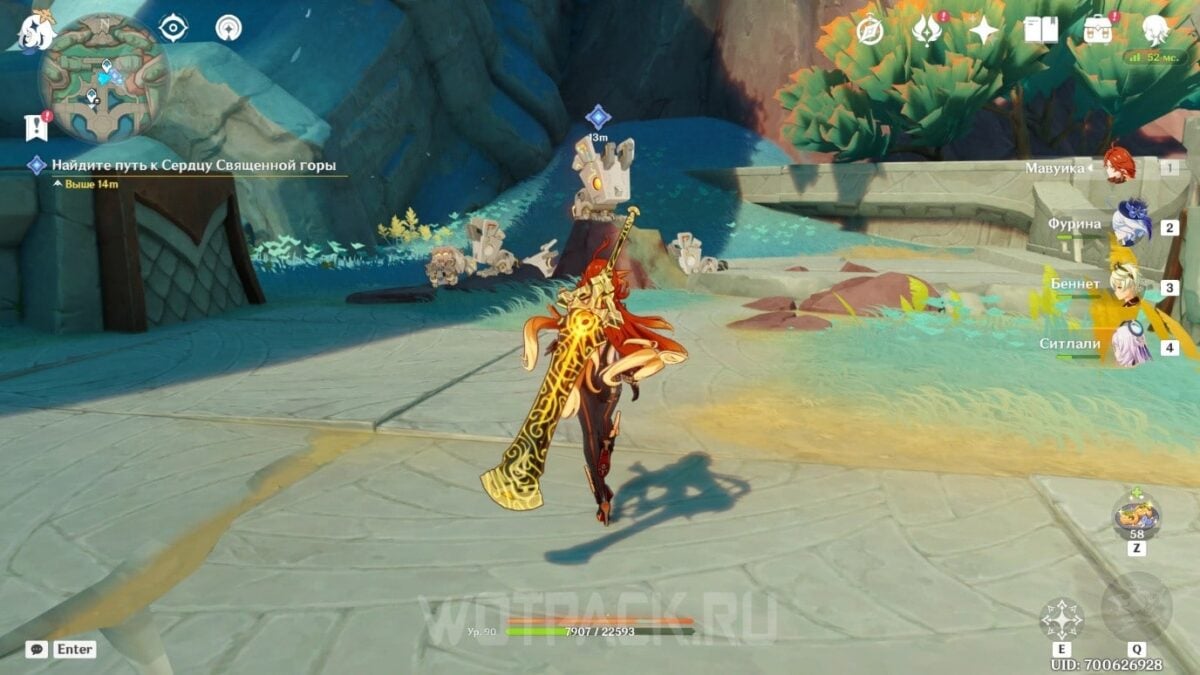The width and height of the screenshot is (1200, 675).
Task: Open the Paimon main menu
Action: pyautogui.click(x=36, y=30)
